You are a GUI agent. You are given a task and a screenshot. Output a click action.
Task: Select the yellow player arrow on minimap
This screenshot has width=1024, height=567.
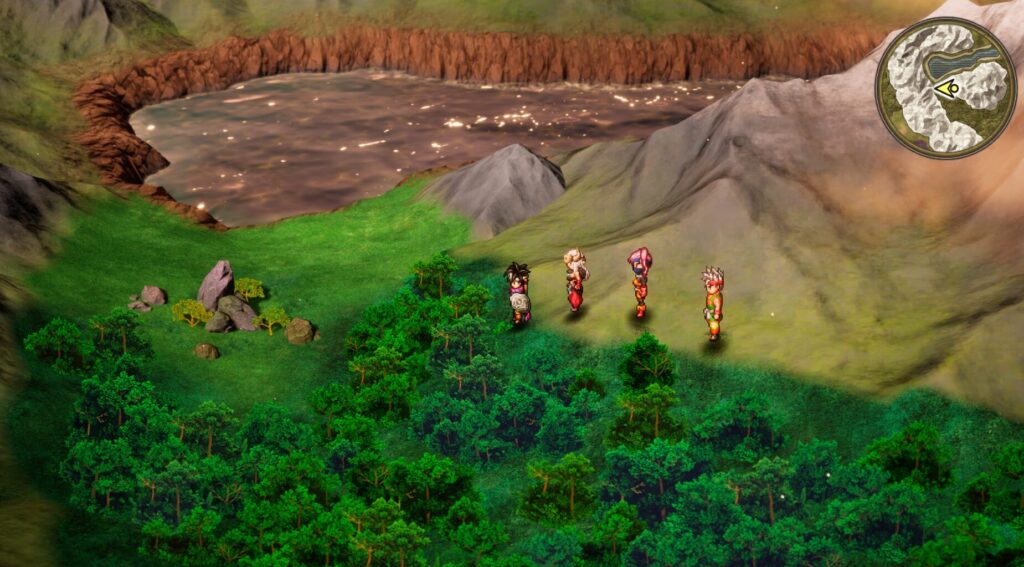pyautogui.click(x=948, y=88)
